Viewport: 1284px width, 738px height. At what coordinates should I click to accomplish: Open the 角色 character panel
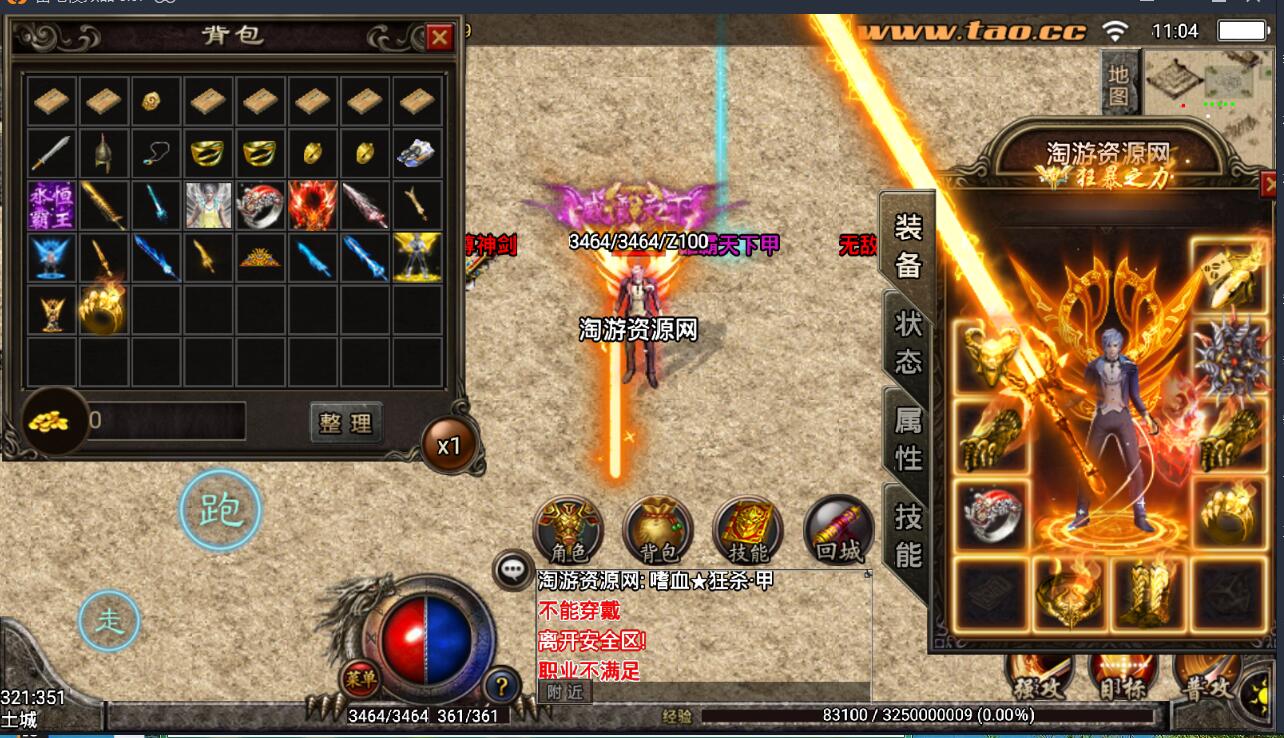point(568,529)
